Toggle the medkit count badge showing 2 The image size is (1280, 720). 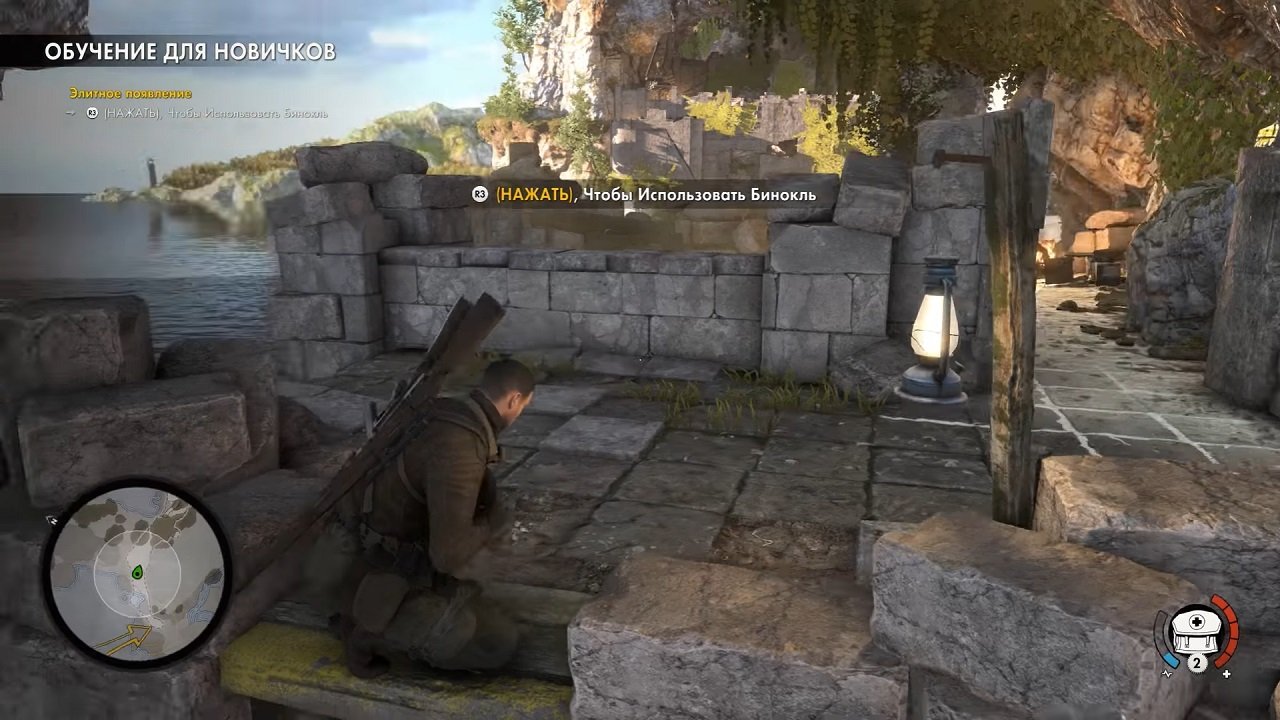pos(1197,663)
